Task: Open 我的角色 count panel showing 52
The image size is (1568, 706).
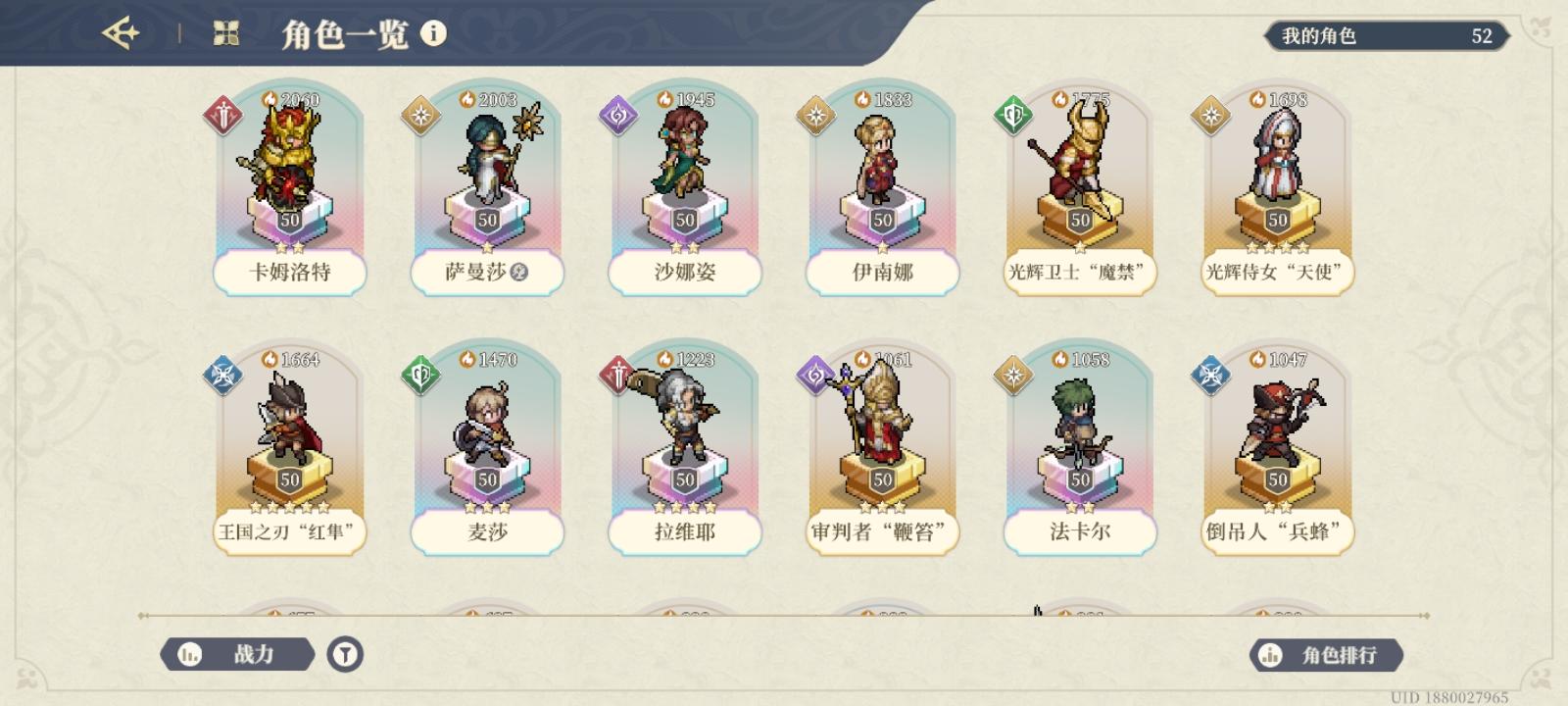Action: (1387, 38)
